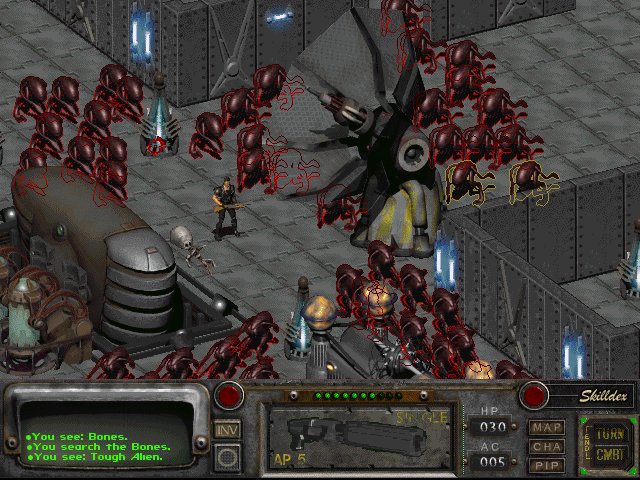This screenshot has height=480, width=640.
Task: Show the character sheet via CHA
Action: (x=546, y=446)
